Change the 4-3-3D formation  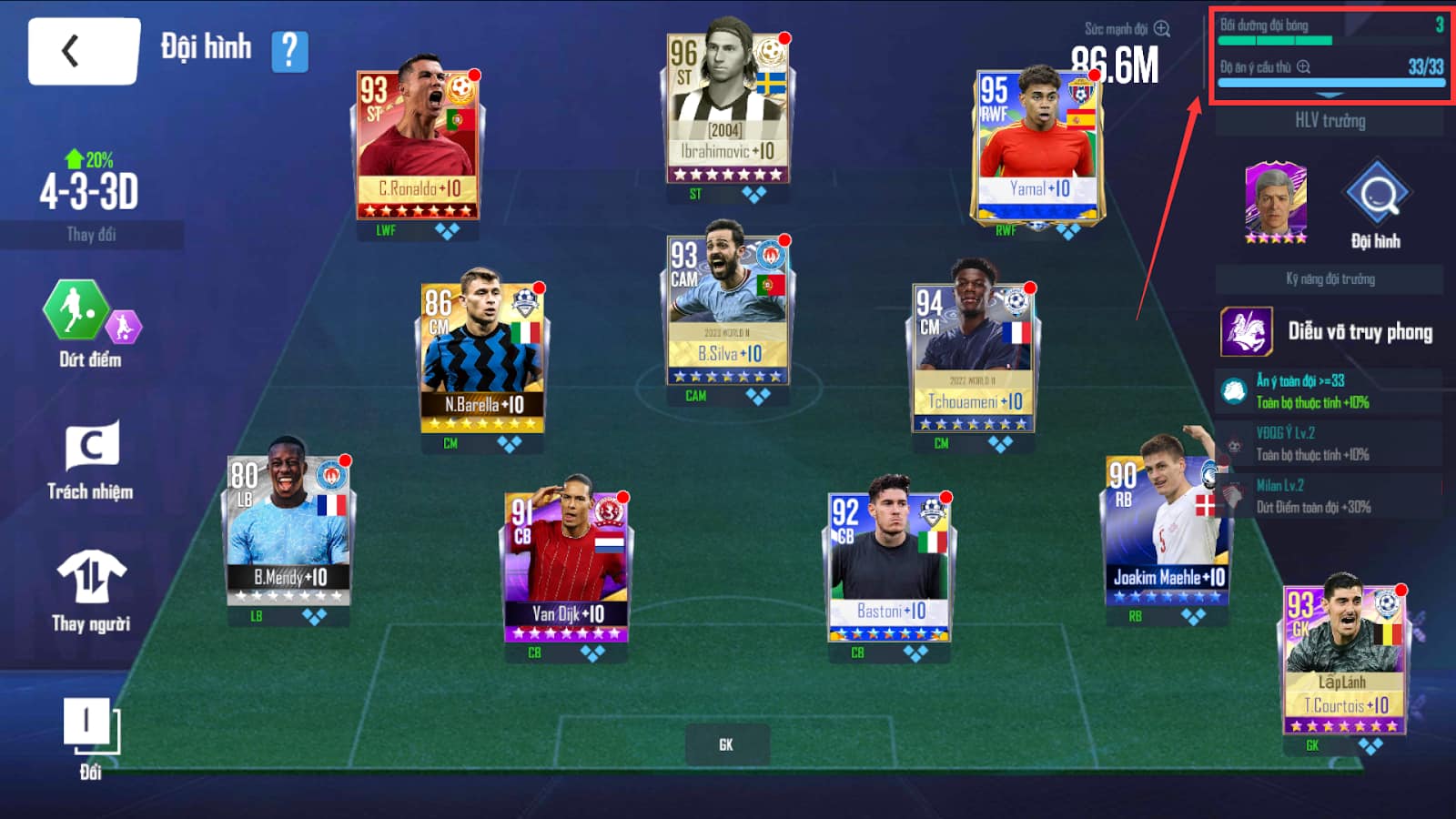(91, 234)
